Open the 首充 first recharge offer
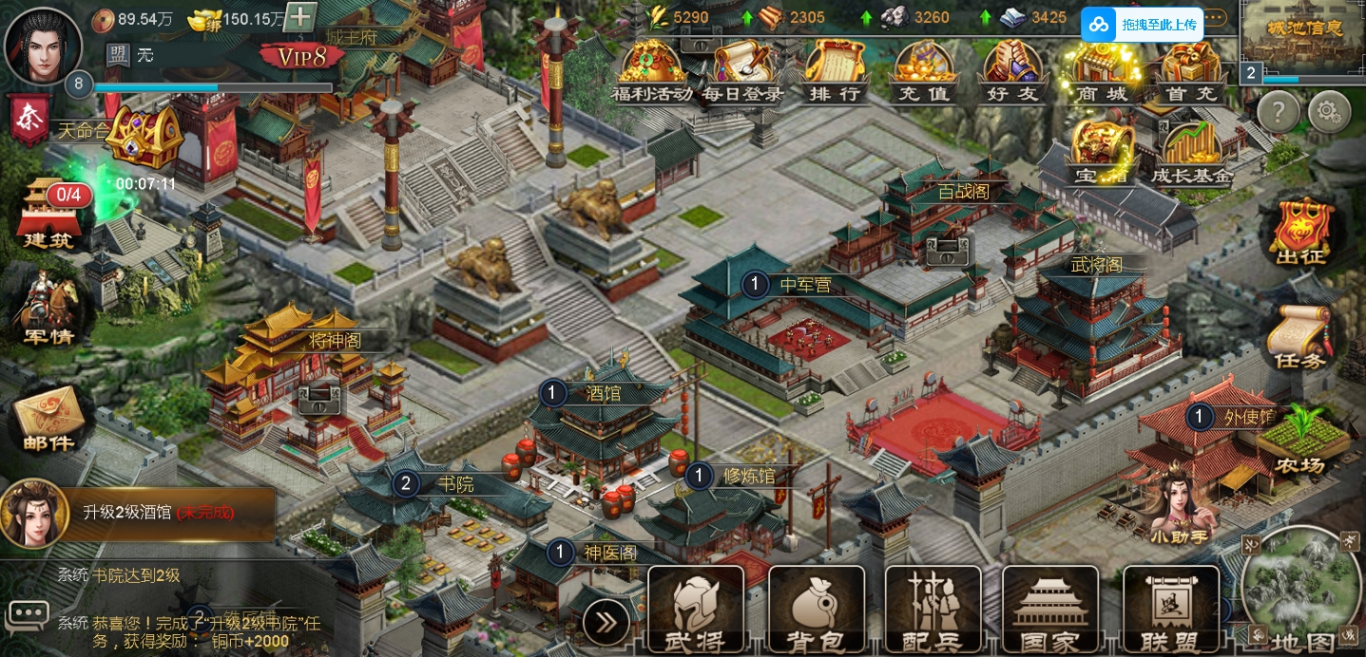 (1190, 70)
